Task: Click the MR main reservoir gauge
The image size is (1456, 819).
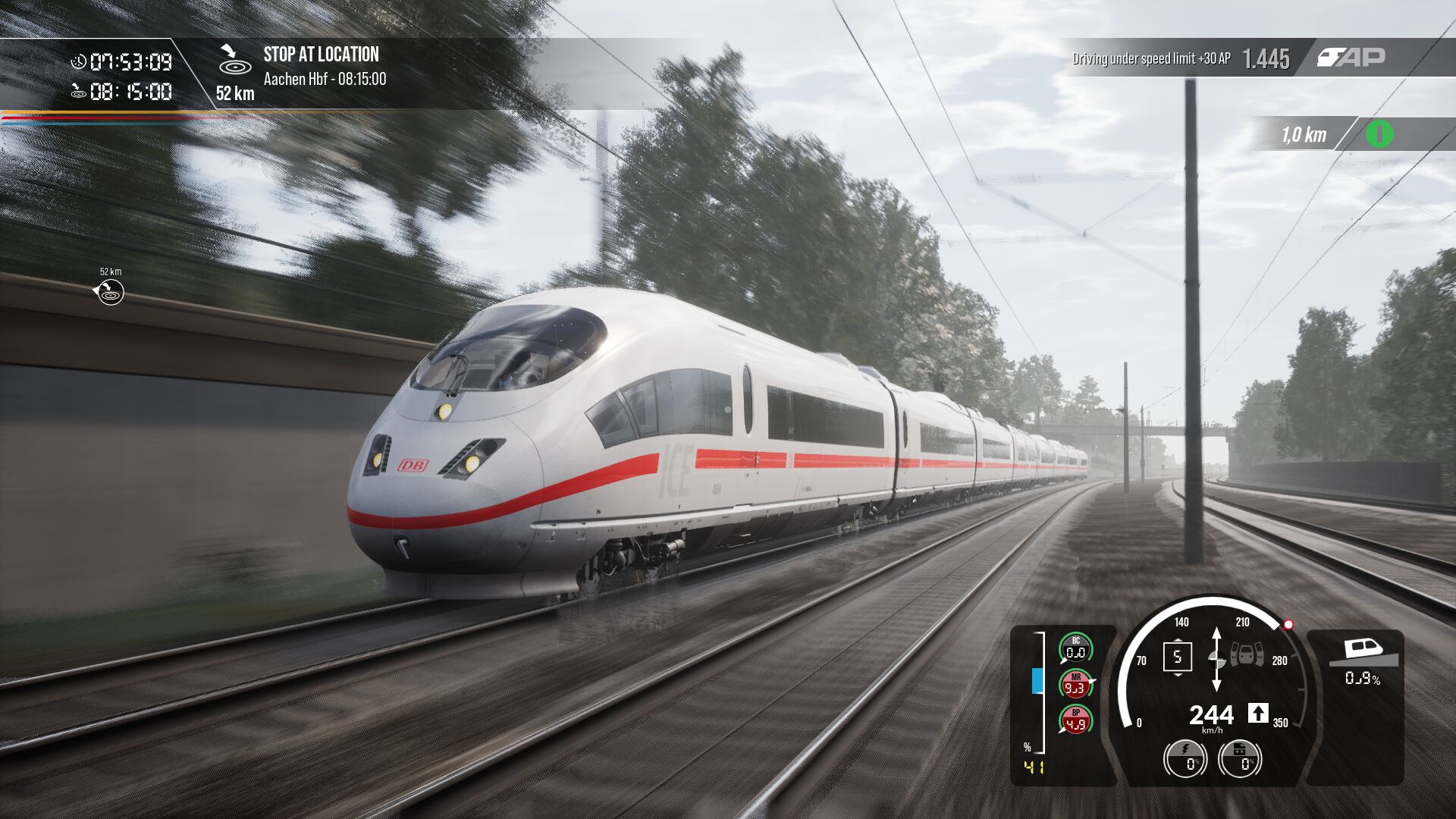Action: (x=1075, y=685)
